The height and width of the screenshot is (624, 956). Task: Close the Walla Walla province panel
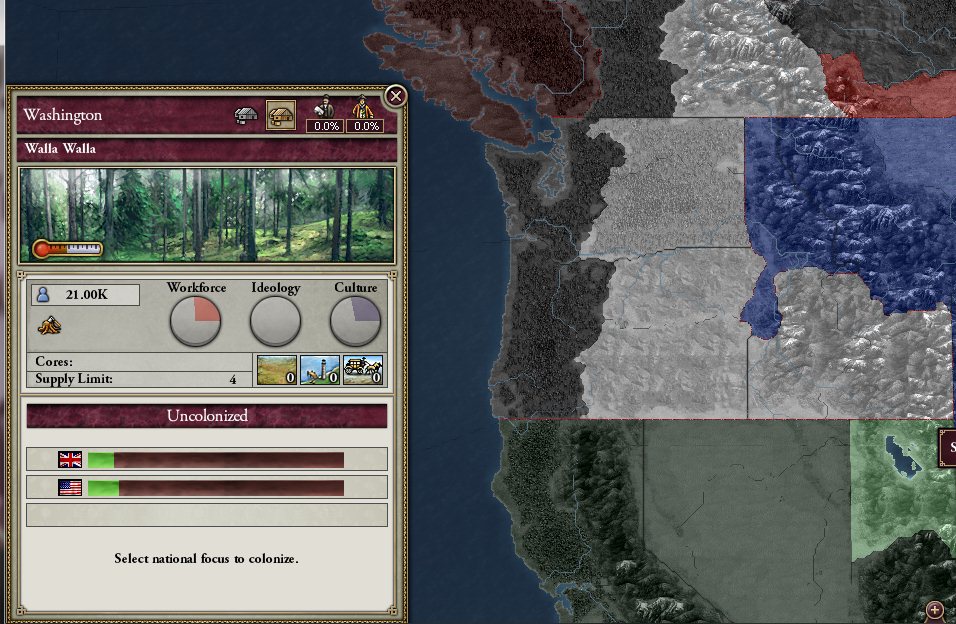pyautogui.click(x=395, y=97)
